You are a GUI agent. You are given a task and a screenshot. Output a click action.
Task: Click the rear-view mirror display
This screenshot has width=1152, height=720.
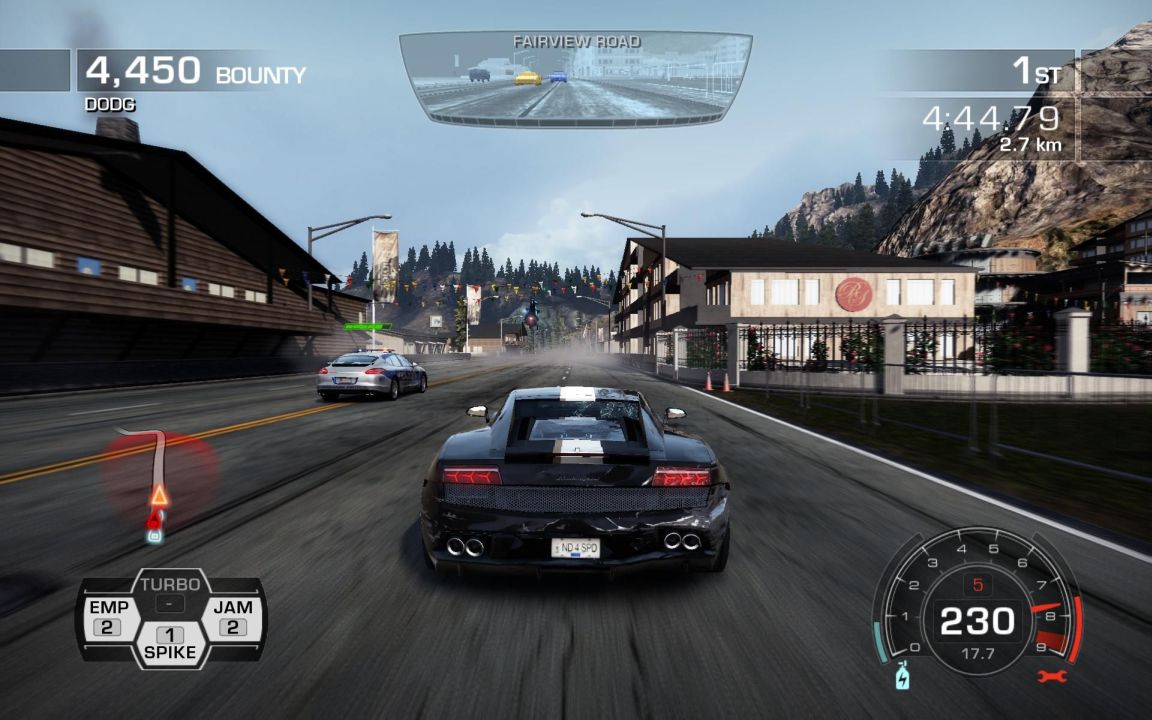[x=575, y=78]
